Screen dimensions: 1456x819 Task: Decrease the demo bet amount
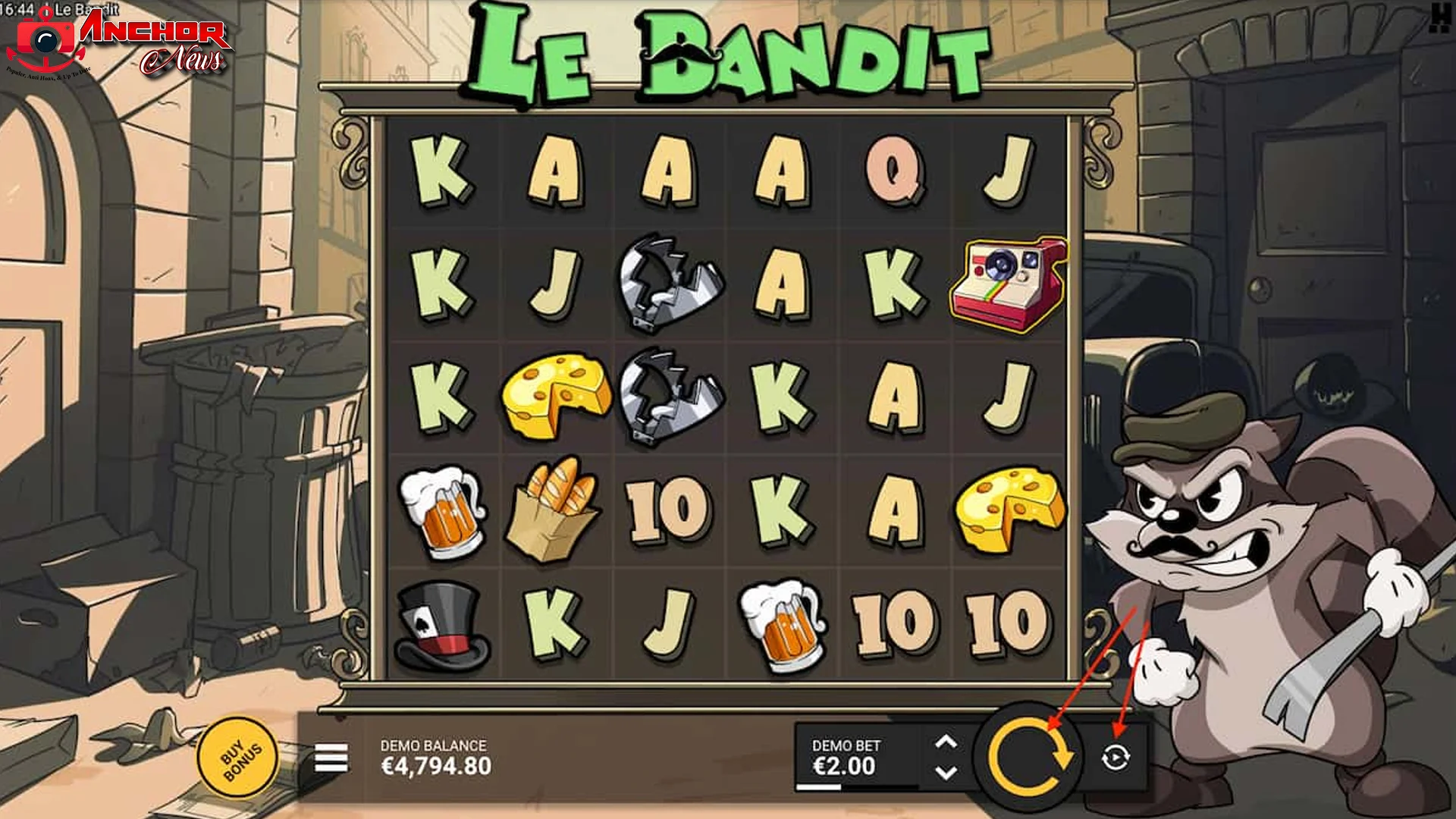point(945,772)
